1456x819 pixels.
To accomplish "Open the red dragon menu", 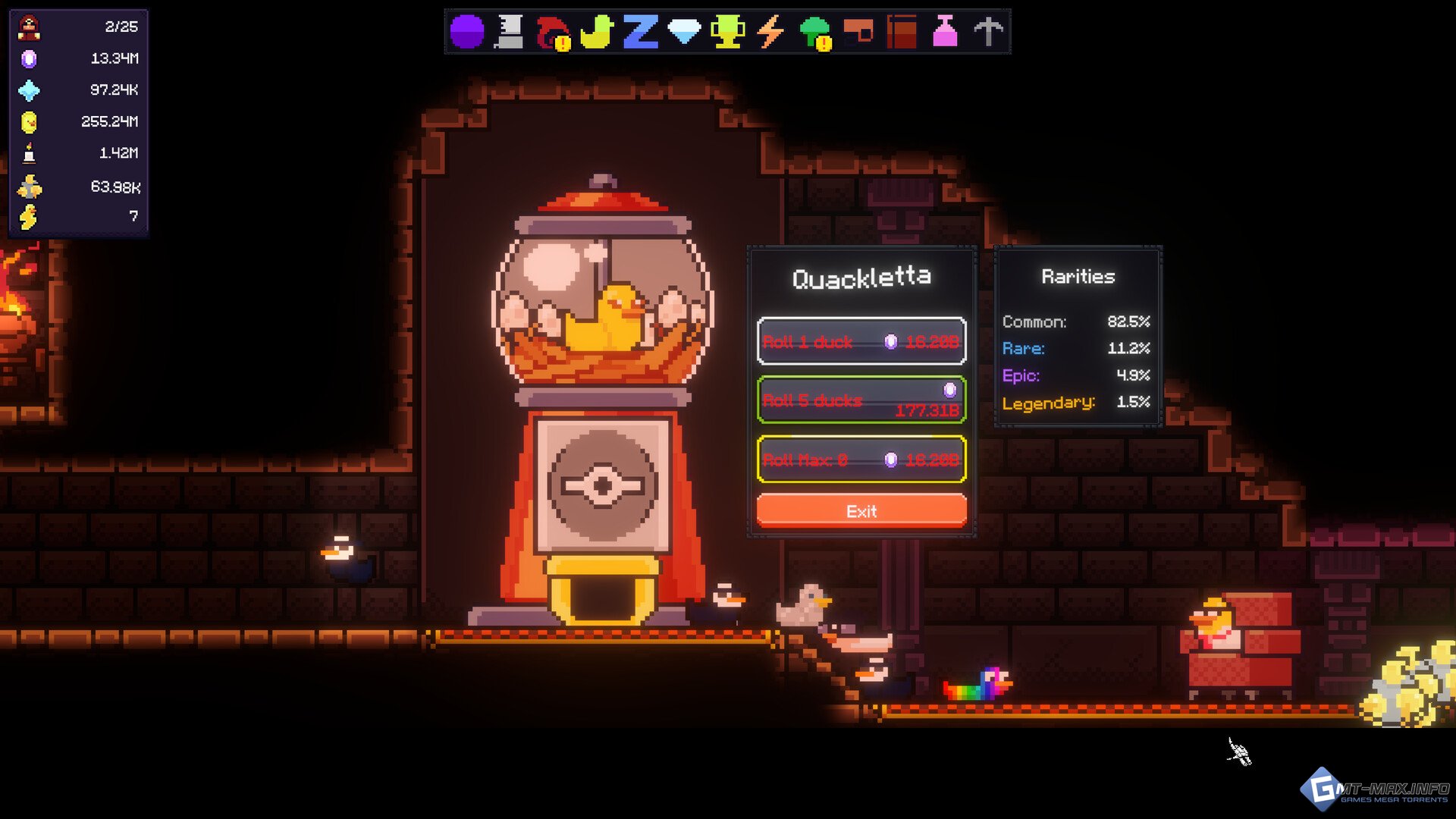I will (553, 32).
